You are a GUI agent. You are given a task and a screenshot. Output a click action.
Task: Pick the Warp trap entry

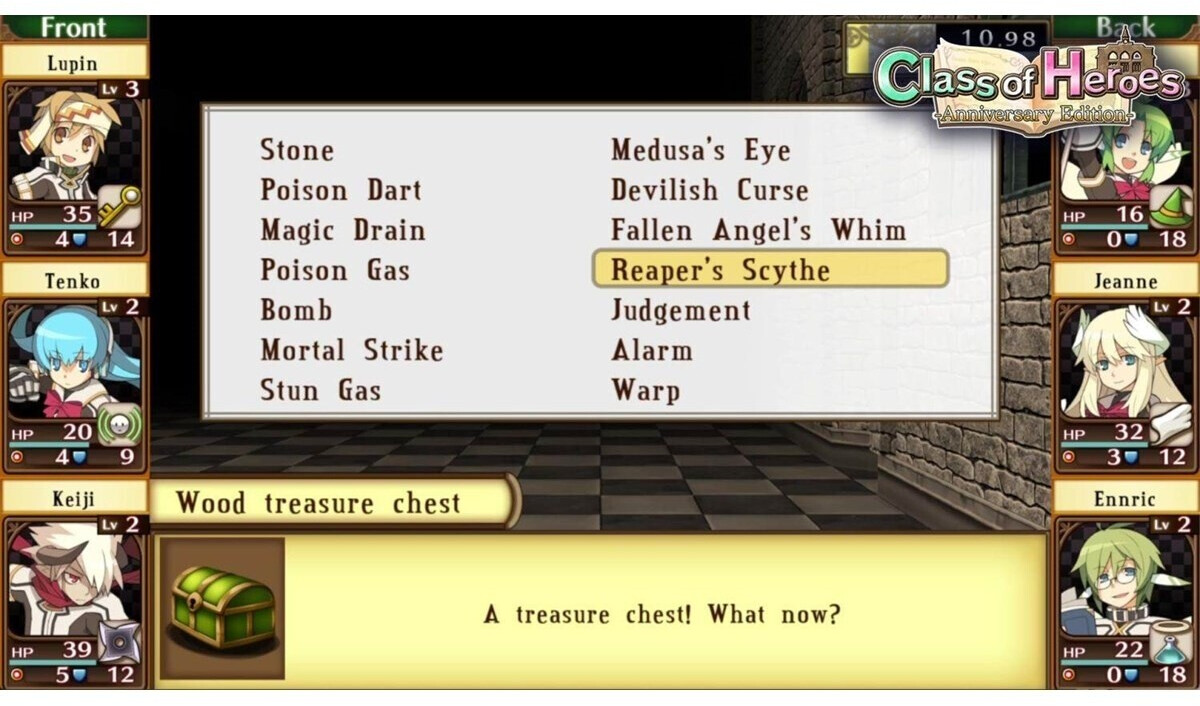(645, 390)
